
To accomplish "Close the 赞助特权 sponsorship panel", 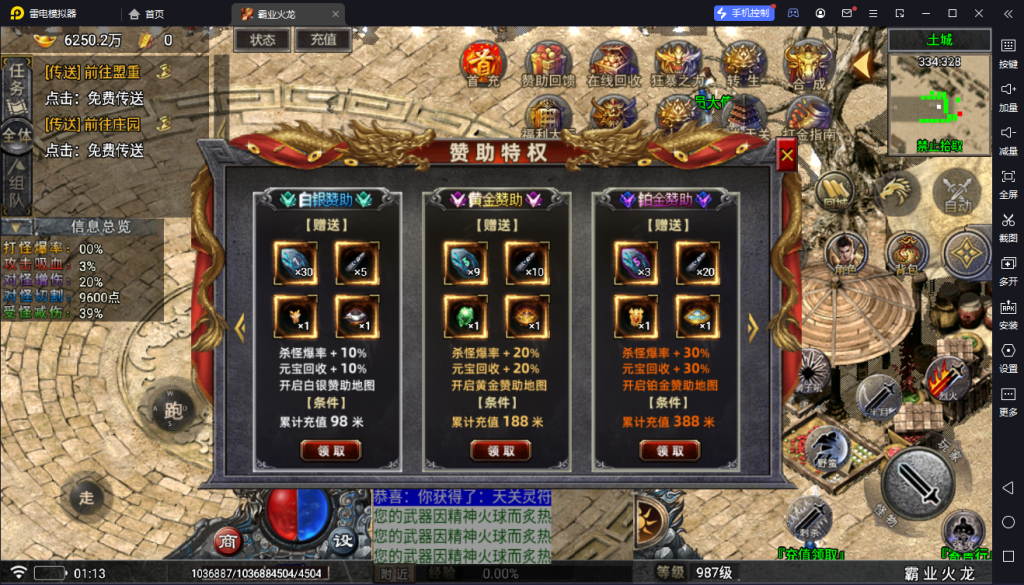I will tap(787, 156).
